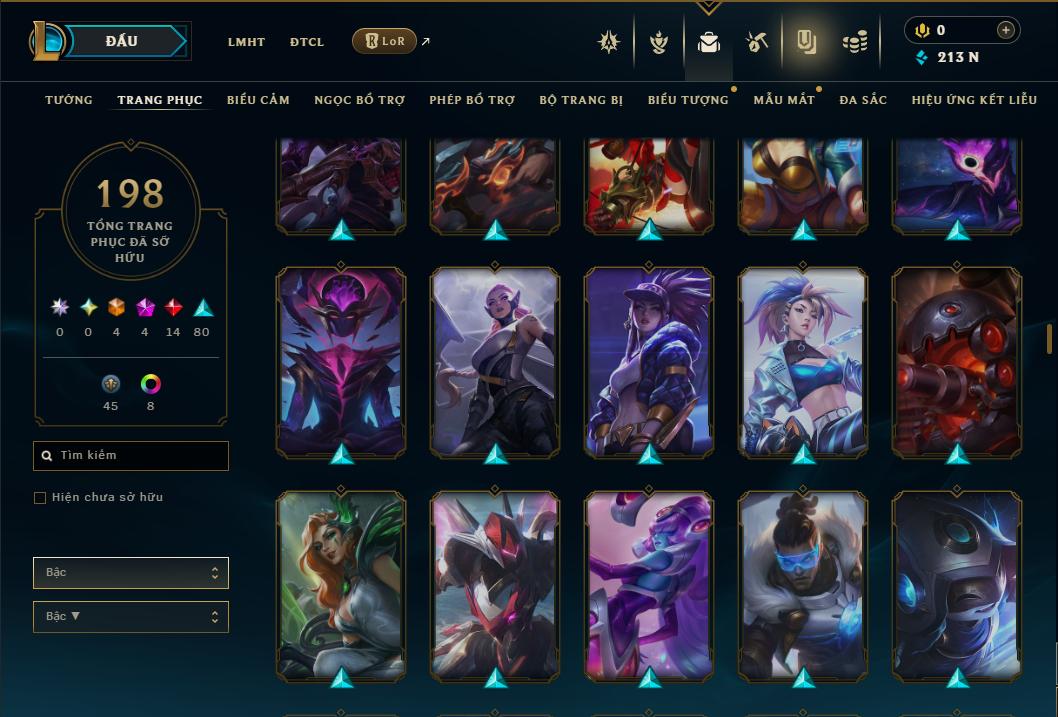Select the NGỌC BỔ TRỢ tab
The width and height of the screenshot is (1058, 717).
click(x=359, y=100)
